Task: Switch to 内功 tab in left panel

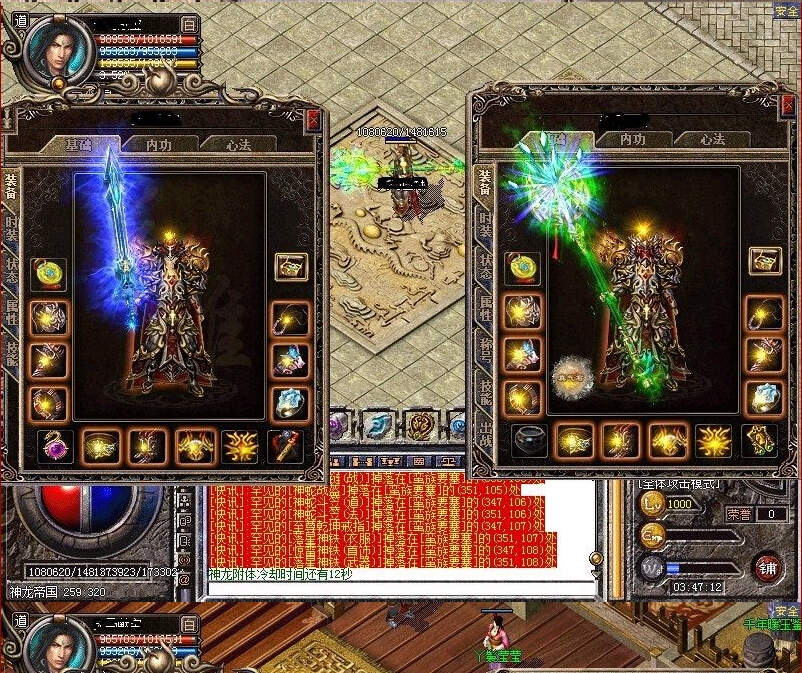Action: [159, 145]
